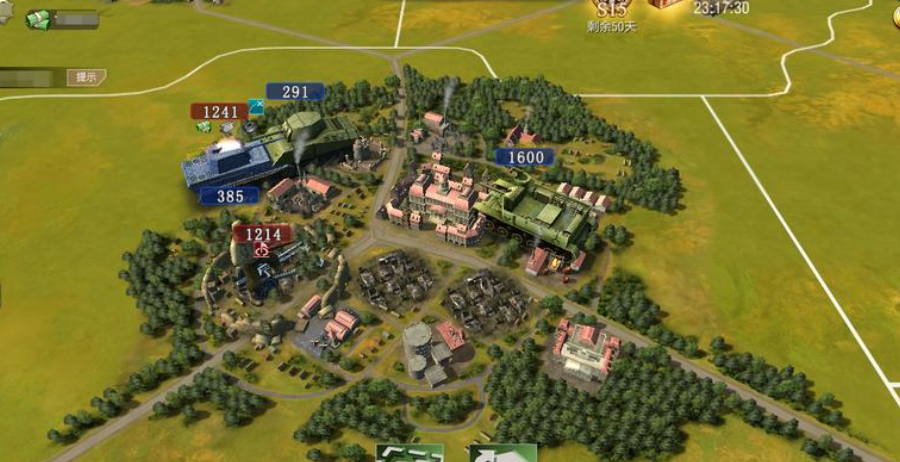Select the blue tank army labeled 385
This screenshot has width=900, height=462.
(230, 196)
